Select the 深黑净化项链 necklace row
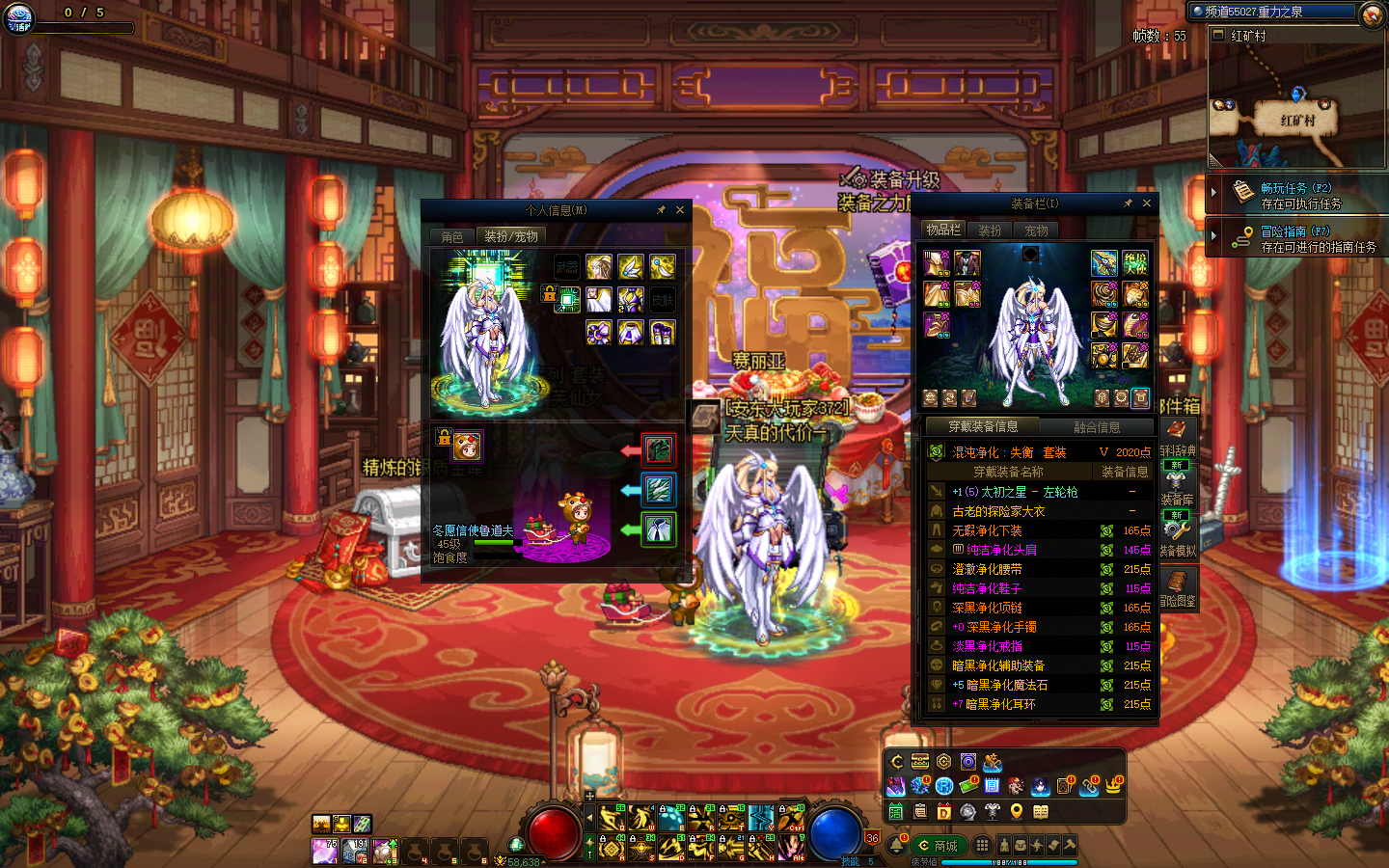This screenshot has height=868, width=1389. (1037, 608)
